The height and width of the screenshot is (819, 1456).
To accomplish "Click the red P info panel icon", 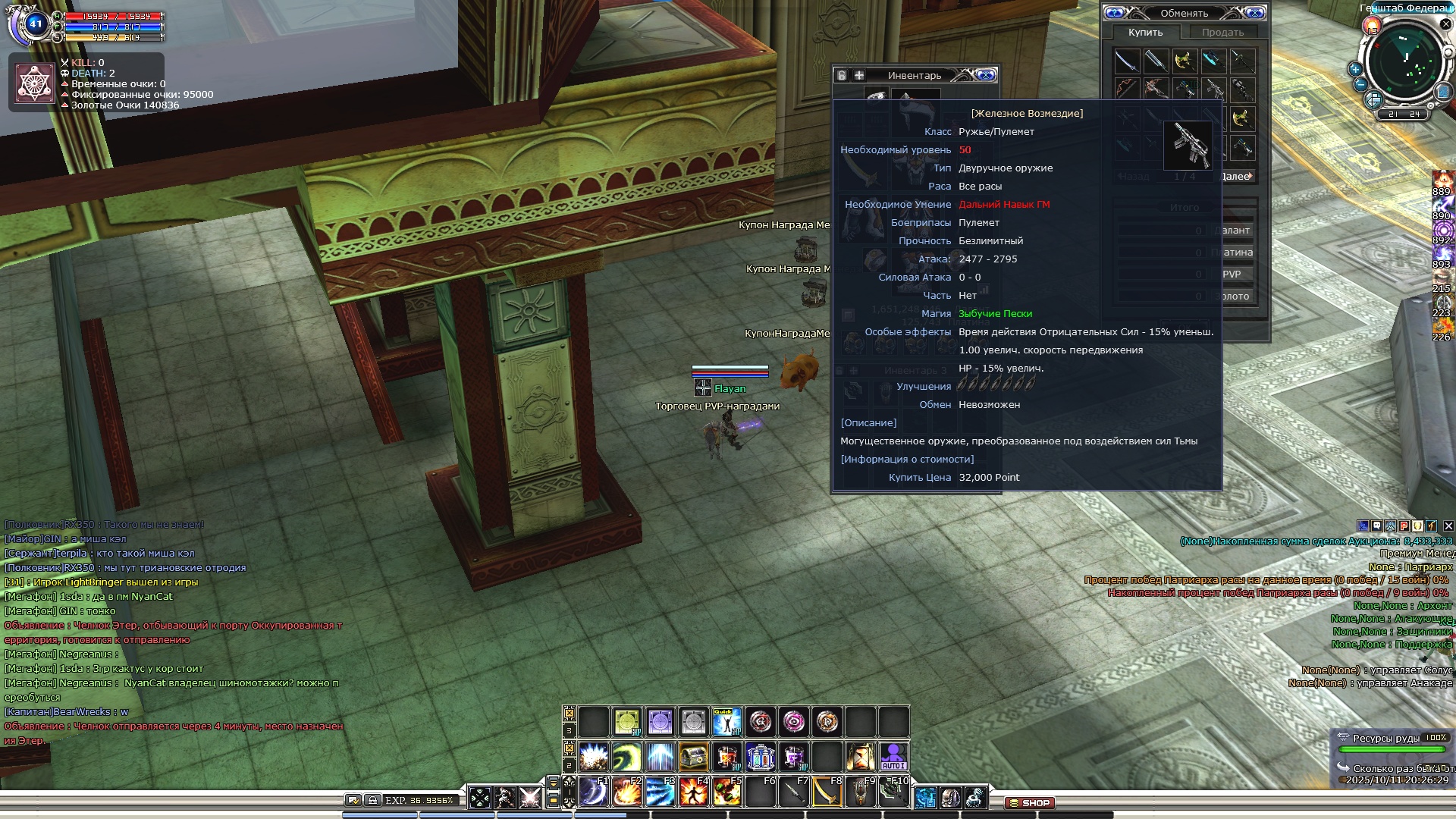I will point(1404,526).
